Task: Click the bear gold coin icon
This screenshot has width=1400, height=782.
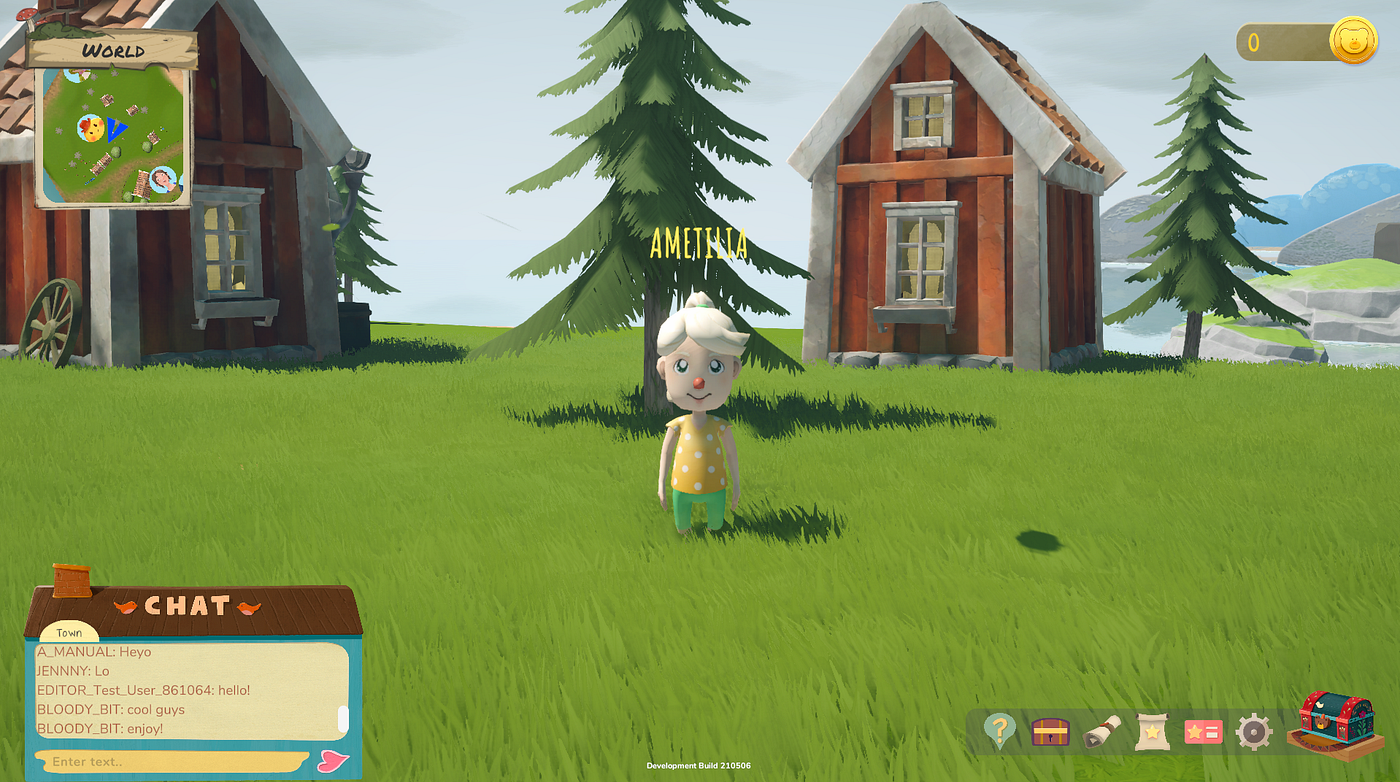Action: (x=1353, y=43)
